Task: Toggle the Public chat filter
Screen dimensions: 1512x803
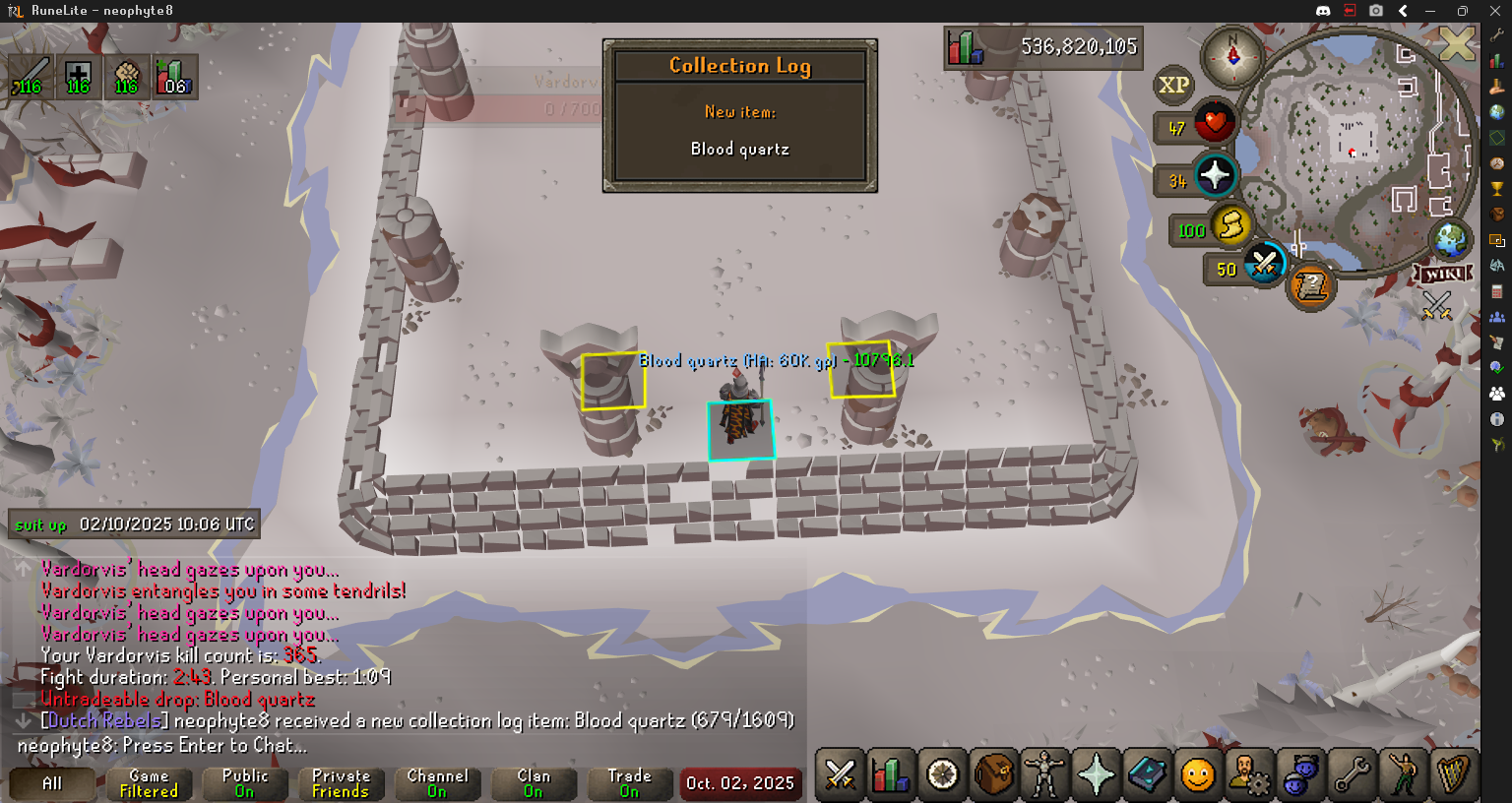Action: click(245, 783)
